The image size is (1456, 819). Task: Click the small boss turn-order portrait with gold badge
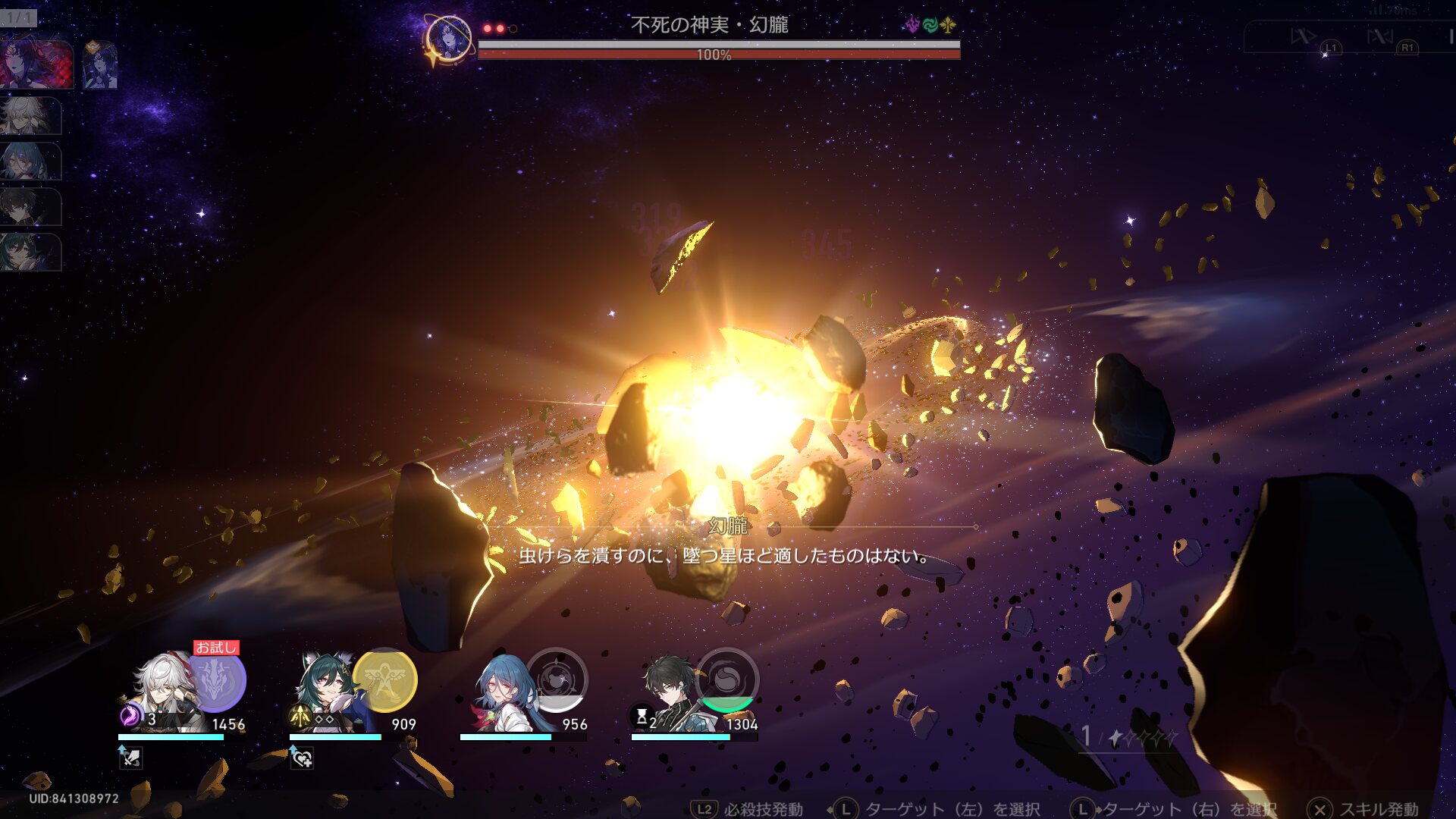(x=99, y=65)
